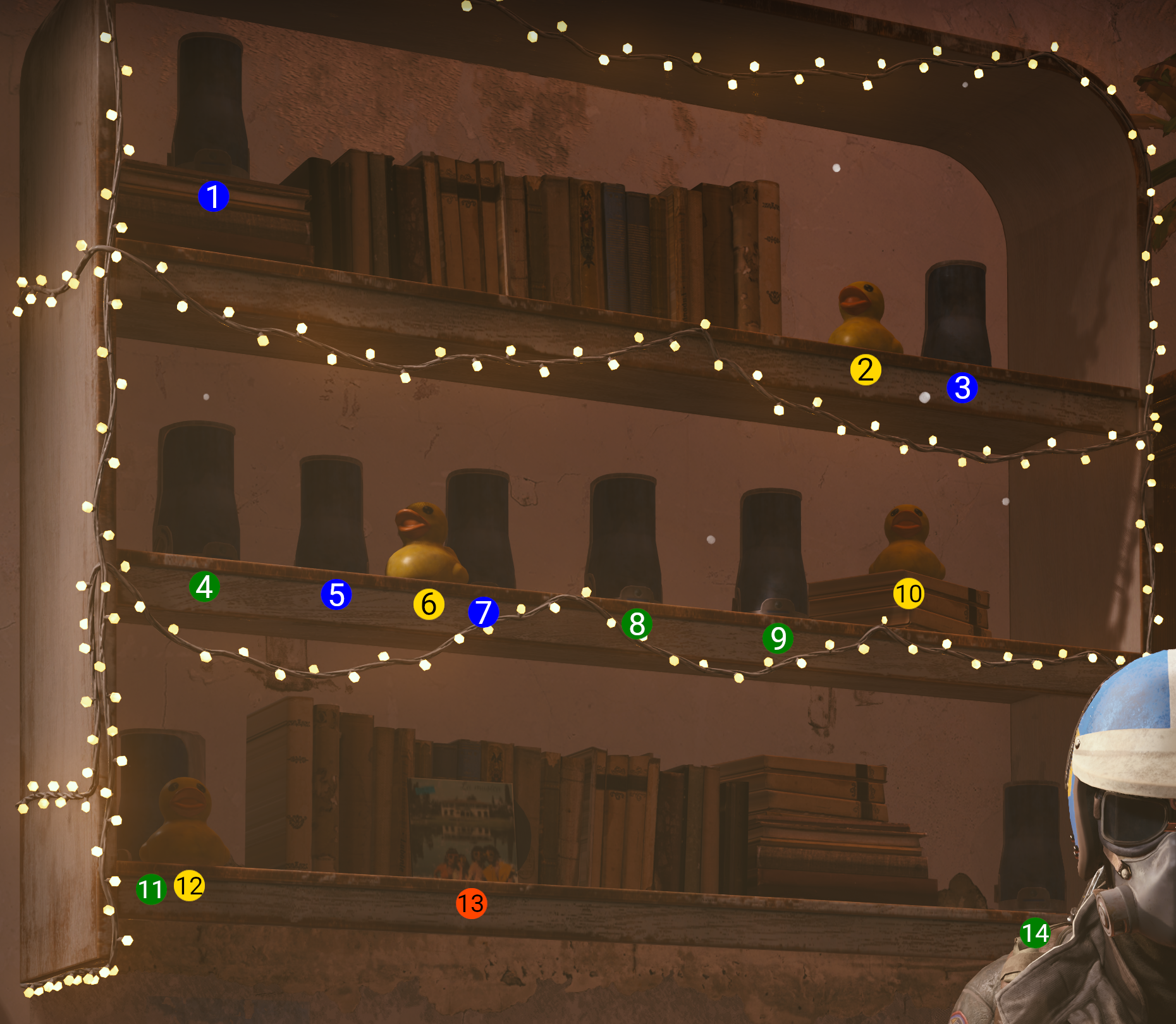Select the yellow marker numbered 12
This screenshot has height=1024, width=1176.
[x=189, y=886]
